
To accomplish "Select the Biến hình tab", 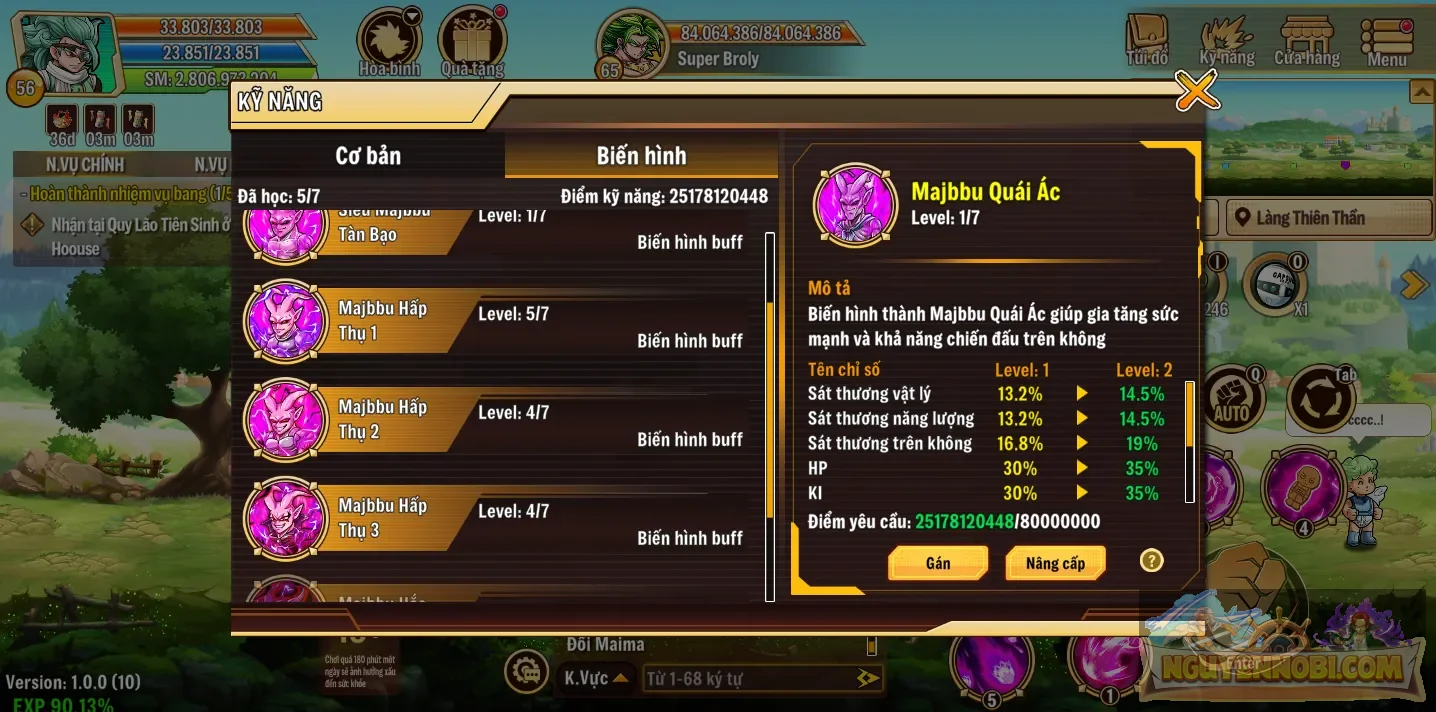I will 641,156.
